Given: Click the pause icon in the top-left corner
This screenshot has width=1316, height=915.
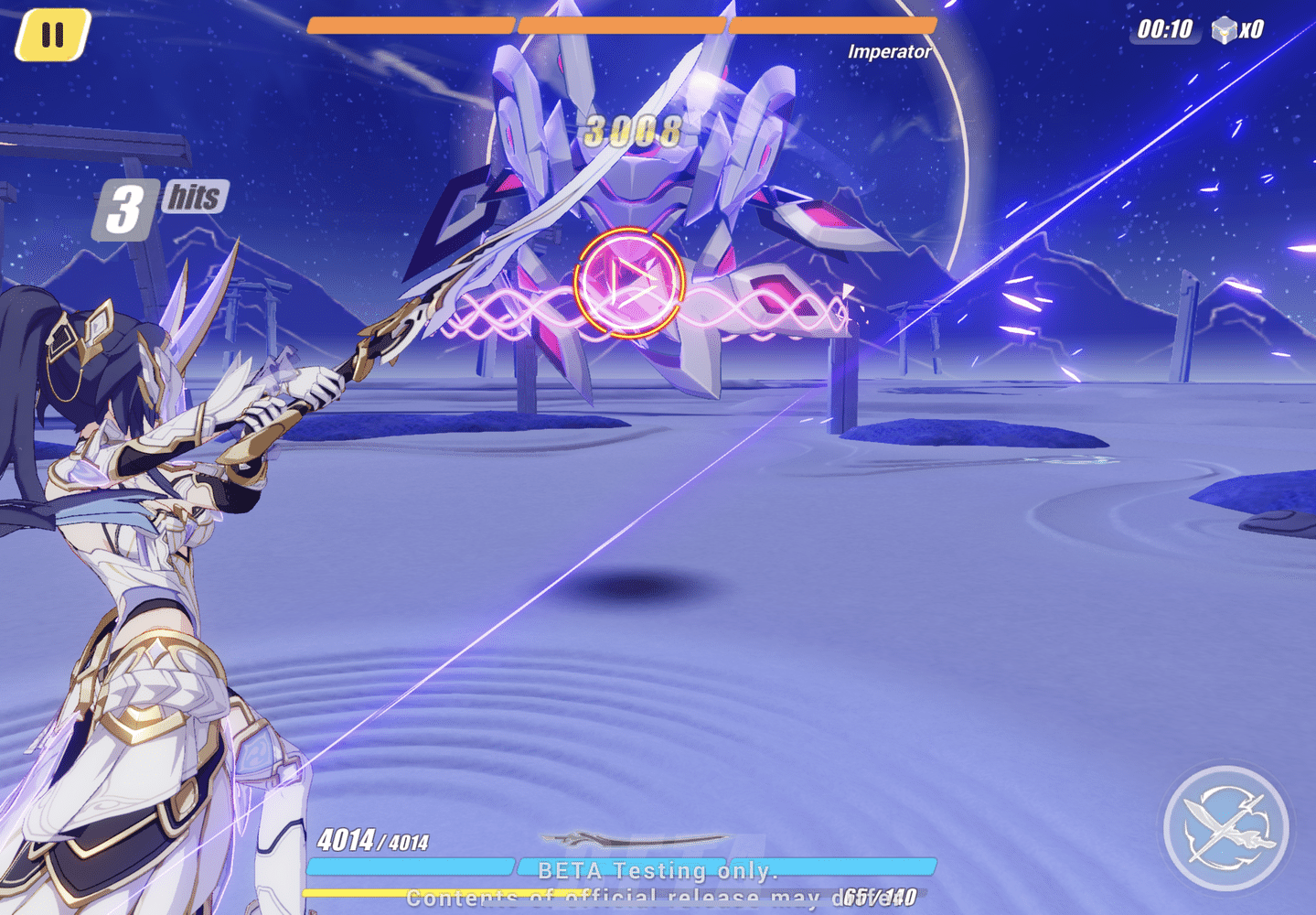Looking at the screenshot, I should (52, 35).
